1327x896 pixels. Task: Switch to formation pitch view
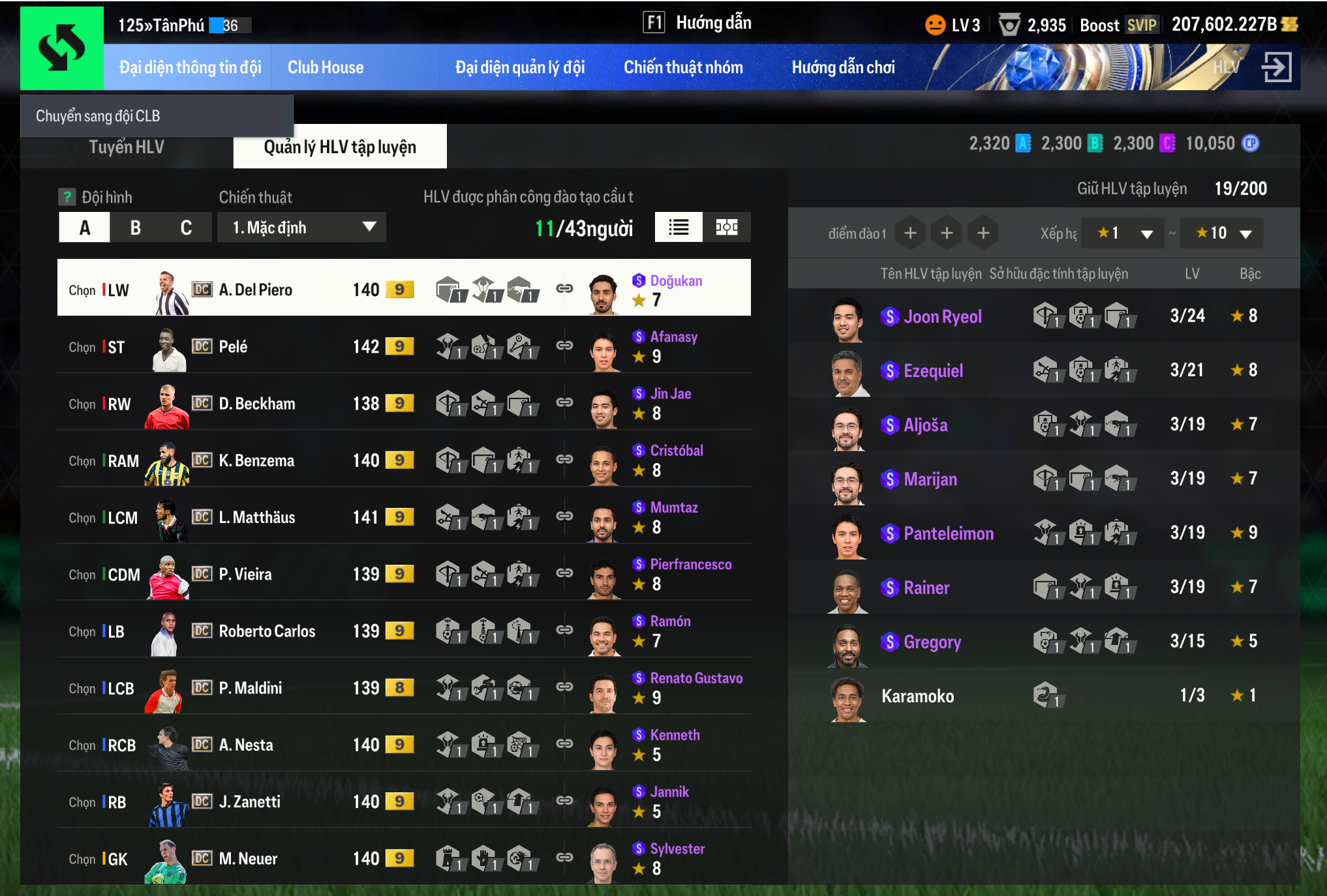[726, 228]
